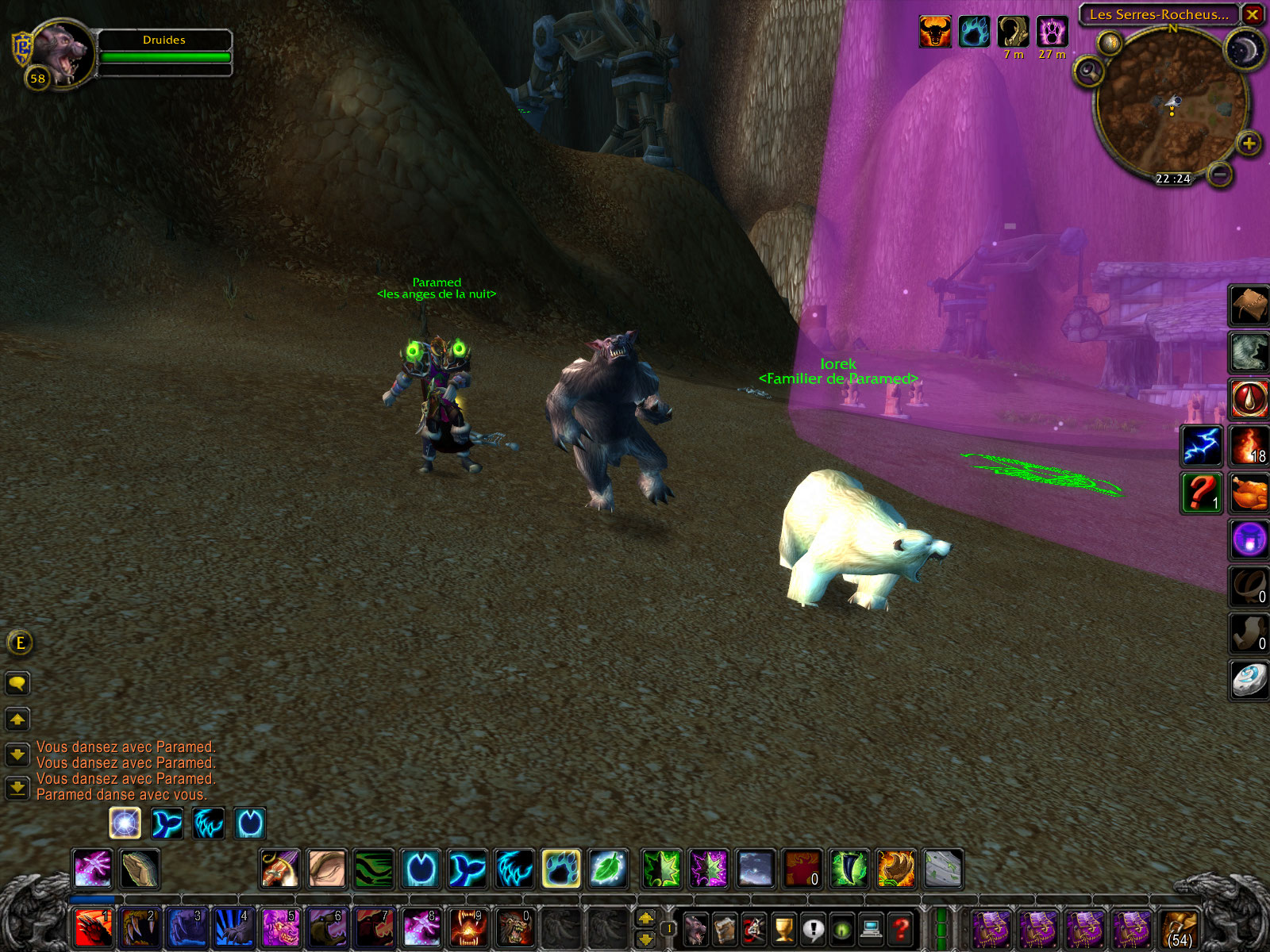Open the chat speech bubble menu

click(17, 683)
